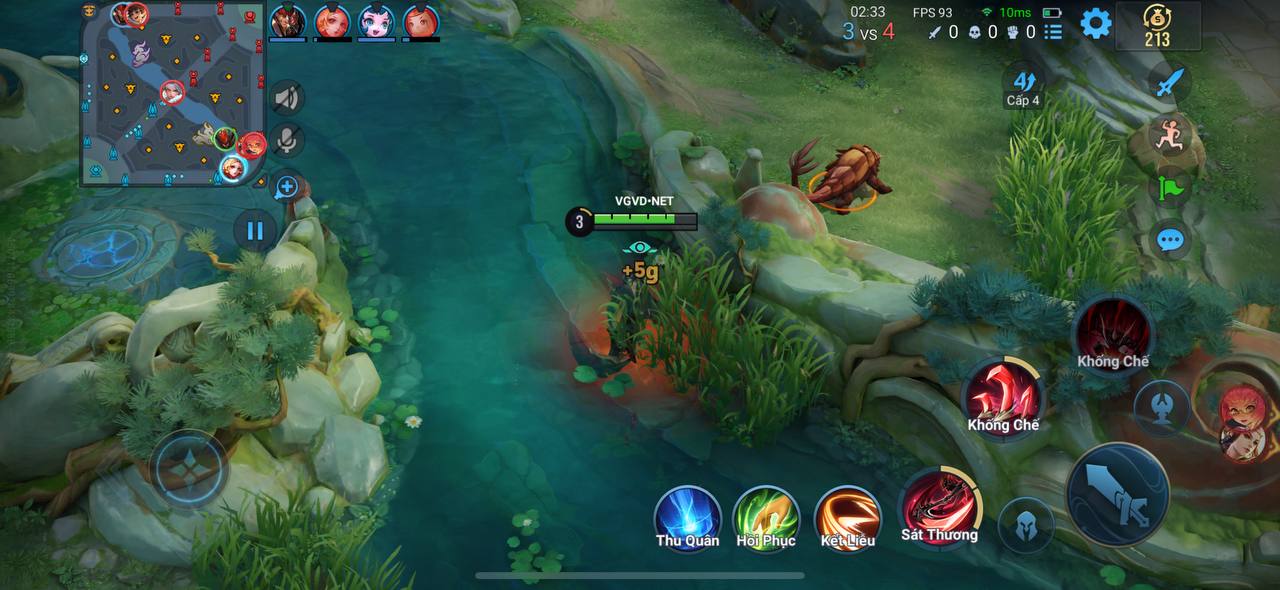
Task: Toggle the muted speaker icon
Action: [x=287, y=97]
